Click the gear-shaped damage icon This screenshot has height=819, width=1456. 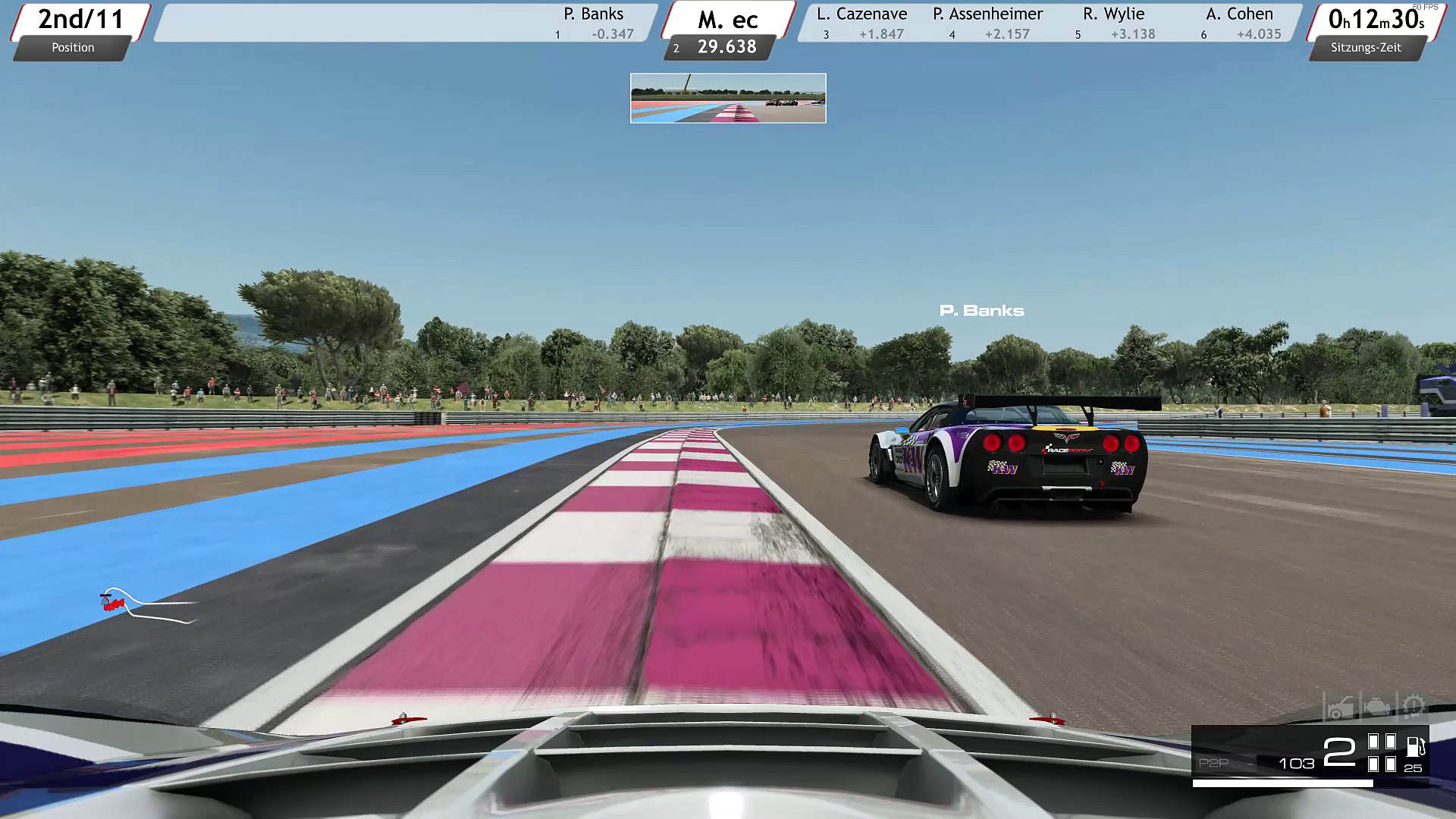point(1413,708)
